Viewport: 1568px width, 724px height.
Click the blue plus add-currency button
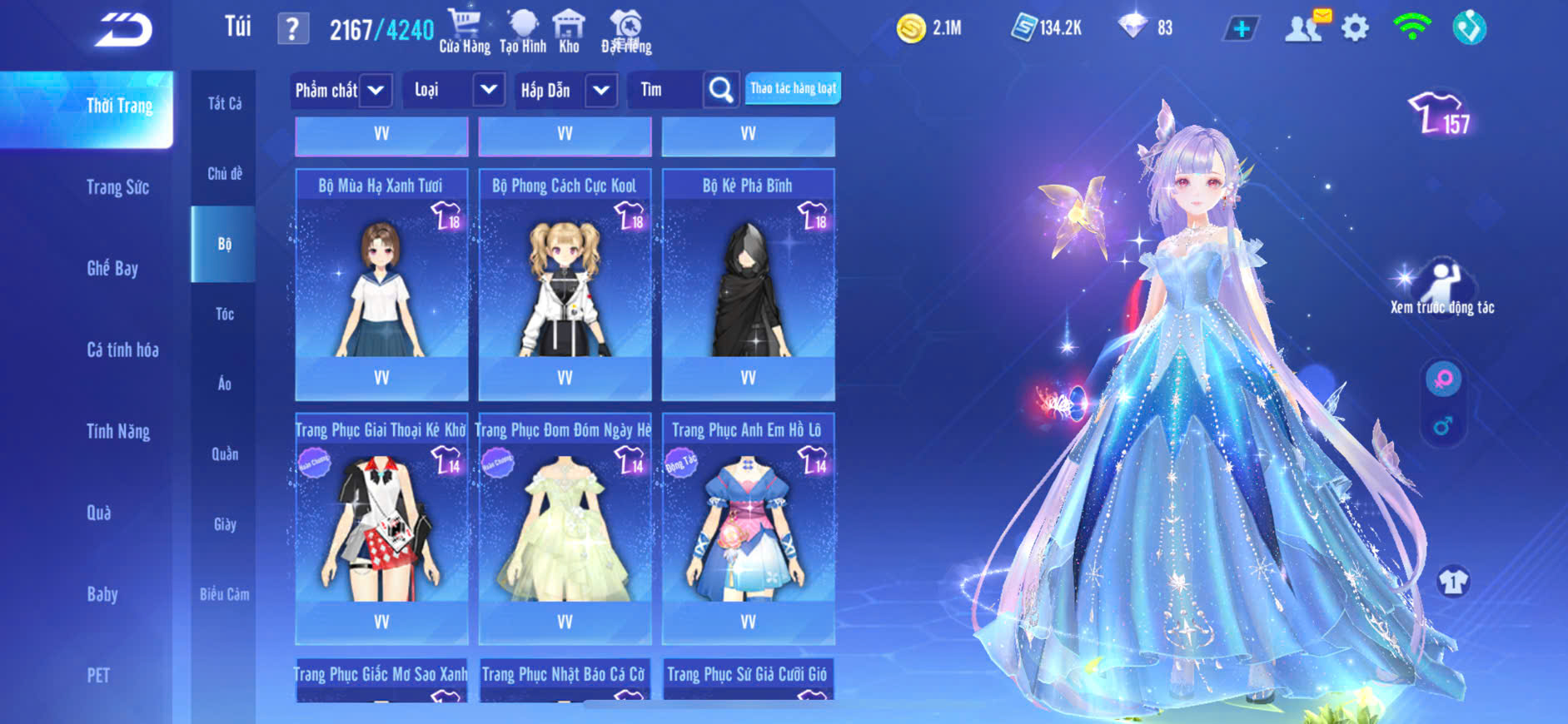pyautogui.click(x=1241, y=29)
